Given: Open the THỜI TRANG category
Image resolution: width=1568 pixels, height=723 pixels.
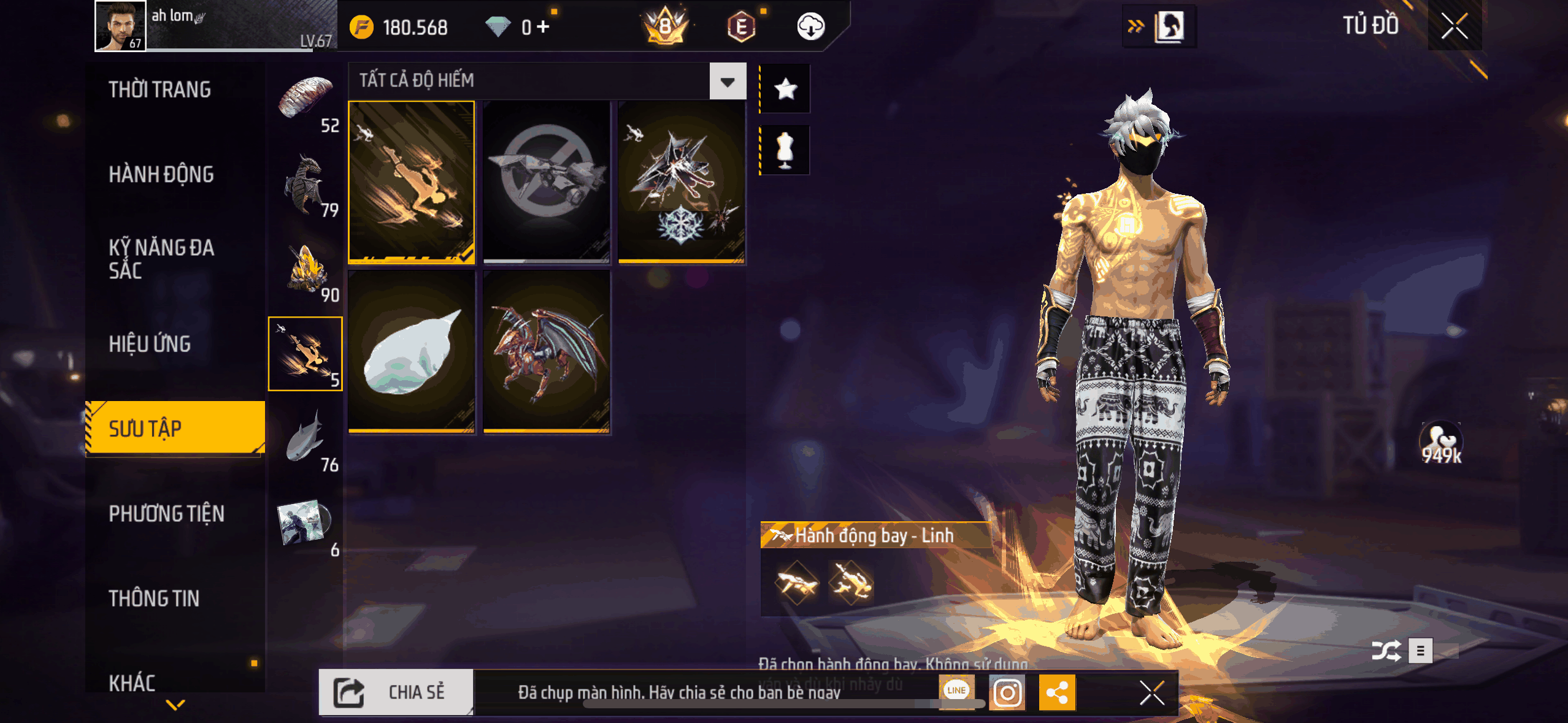Looking at the screenshot, I should [x=159, y=90].
